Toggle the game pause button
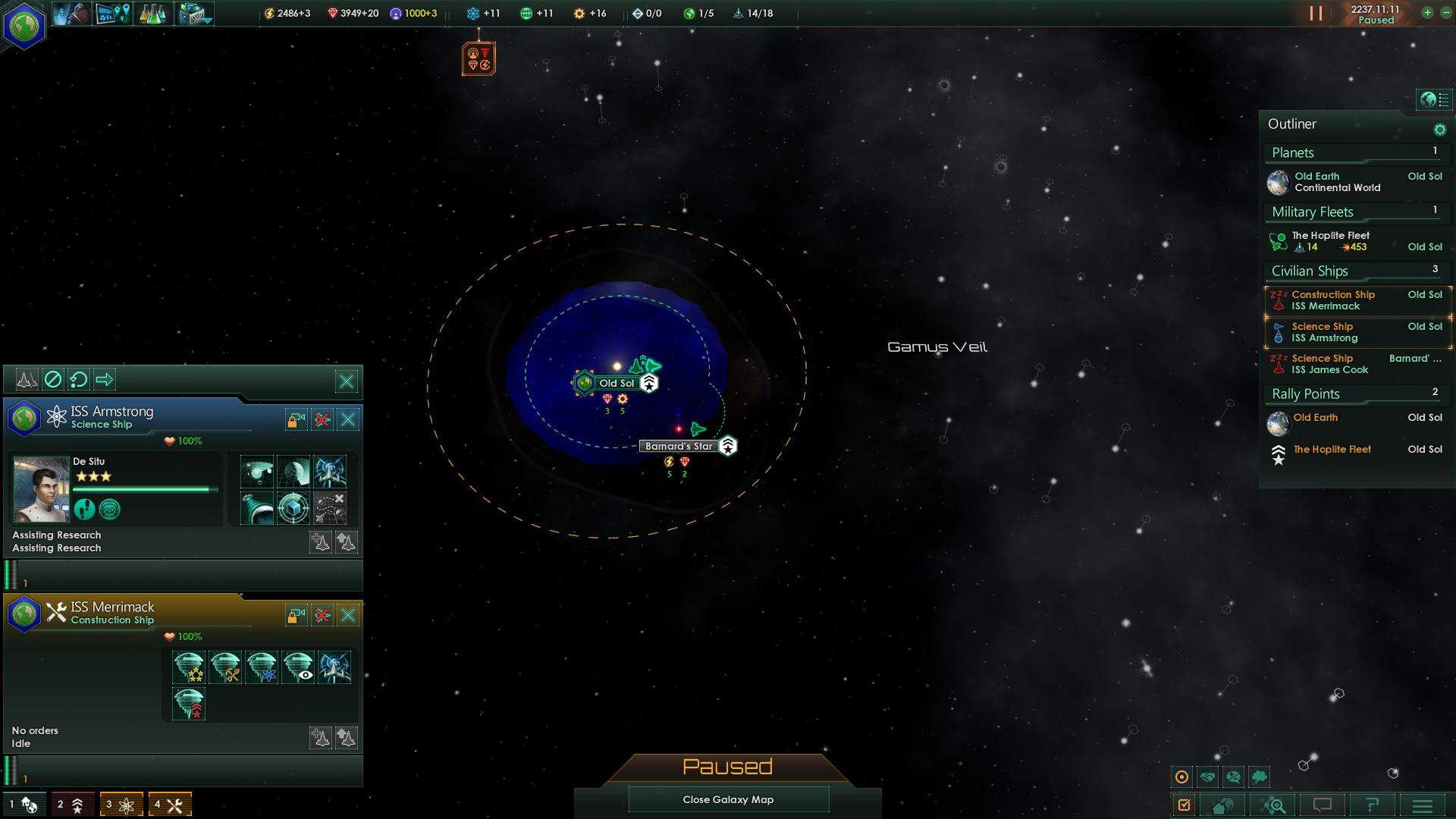 [x=1316, y=14]
